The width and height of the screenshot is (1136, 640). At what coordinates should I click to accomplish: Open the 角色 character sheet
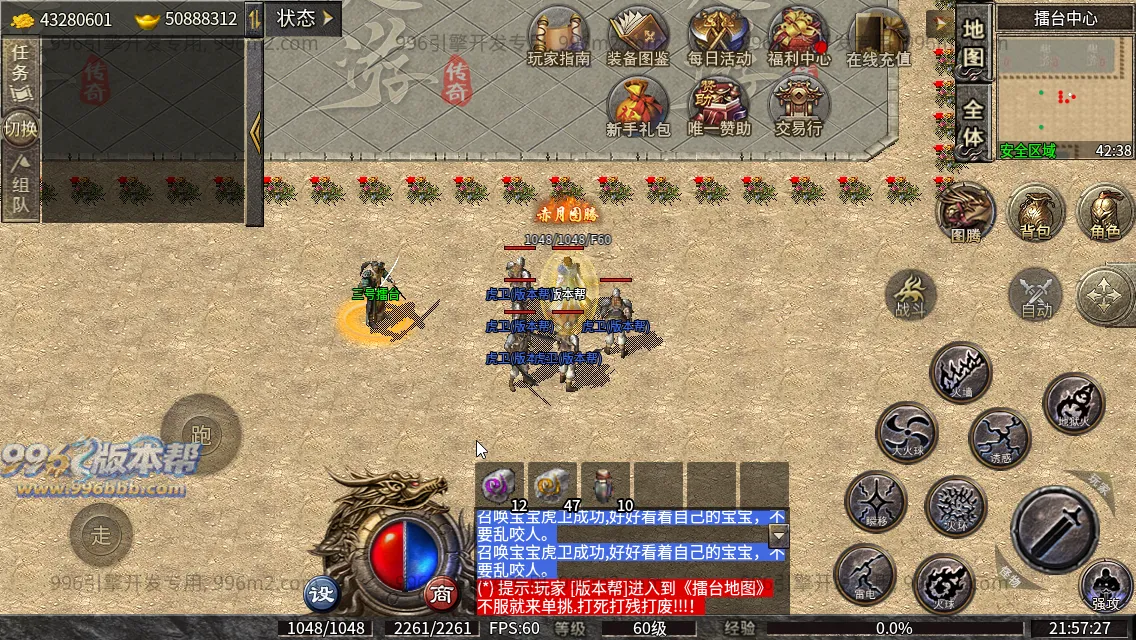(1105, 211)
